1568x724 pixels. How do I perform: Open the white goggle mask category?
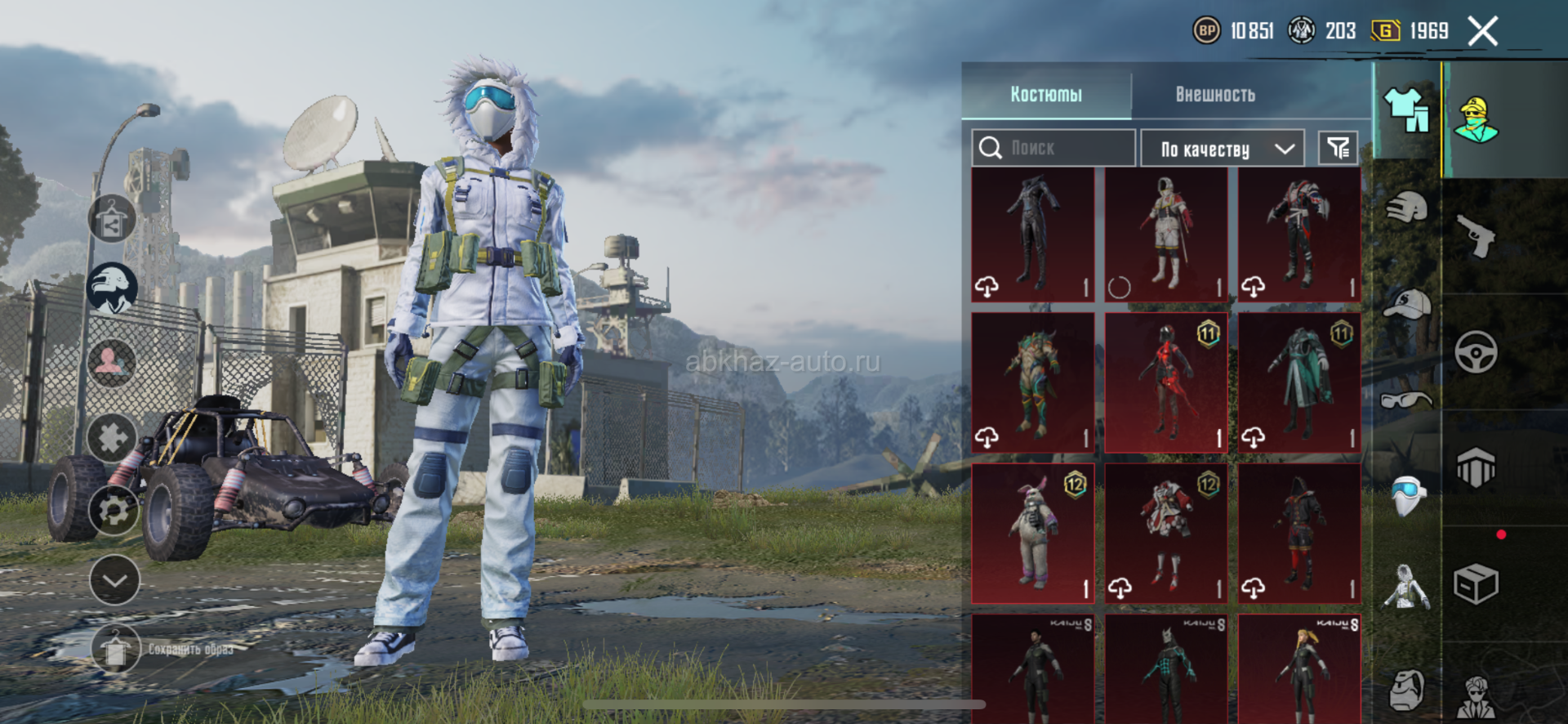pos(1407,495)
